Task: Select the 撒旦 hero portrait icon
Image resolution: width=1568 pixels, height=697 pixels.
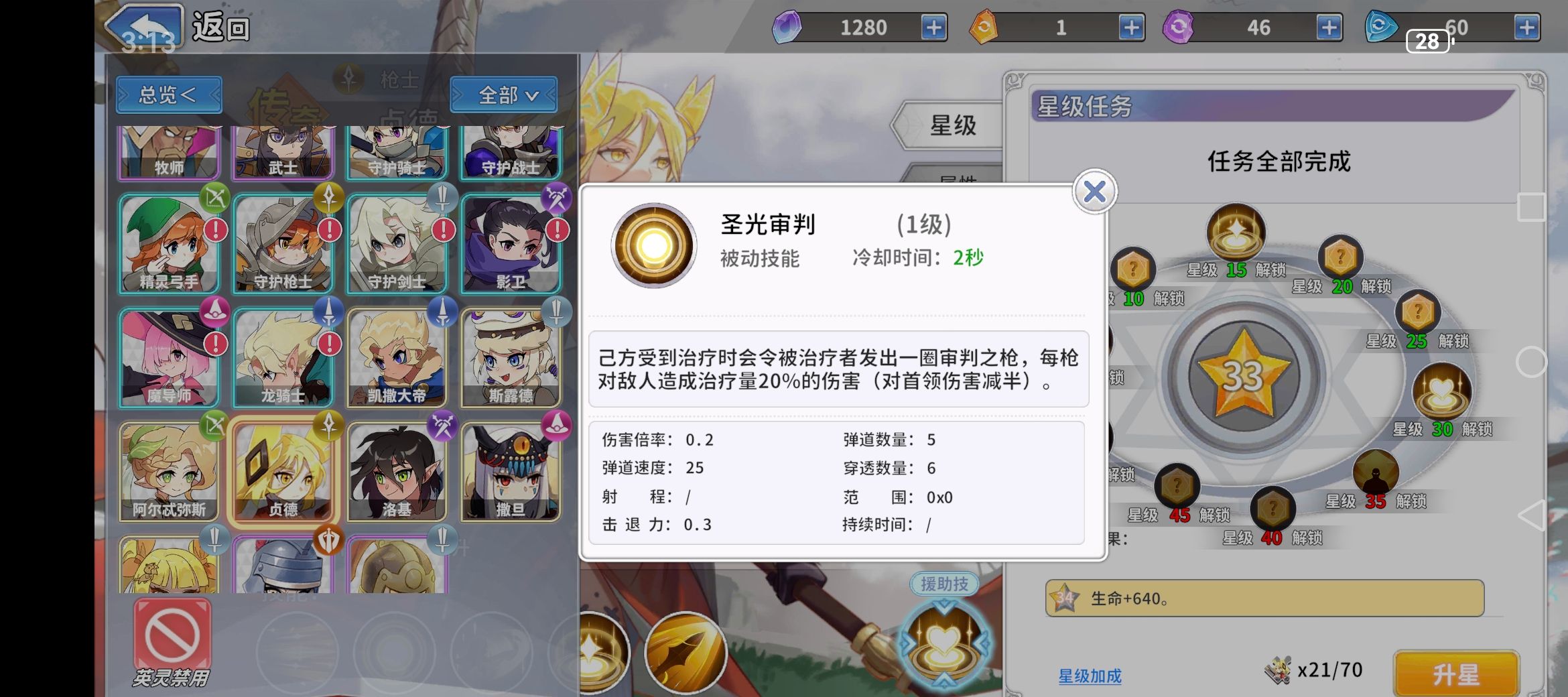Action: click(511, 473)
